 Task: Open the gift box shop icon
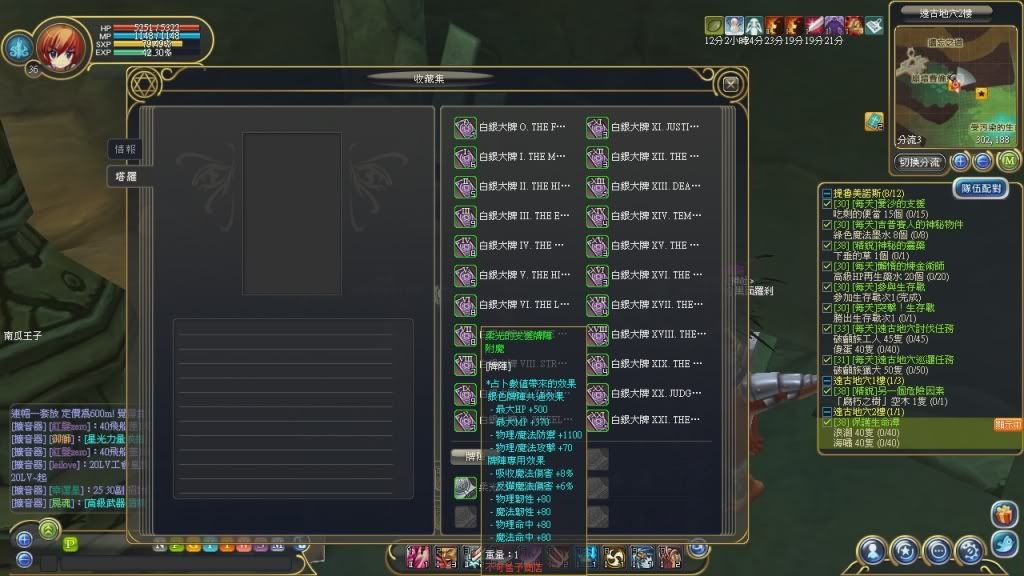click(x=1003, y=514)
